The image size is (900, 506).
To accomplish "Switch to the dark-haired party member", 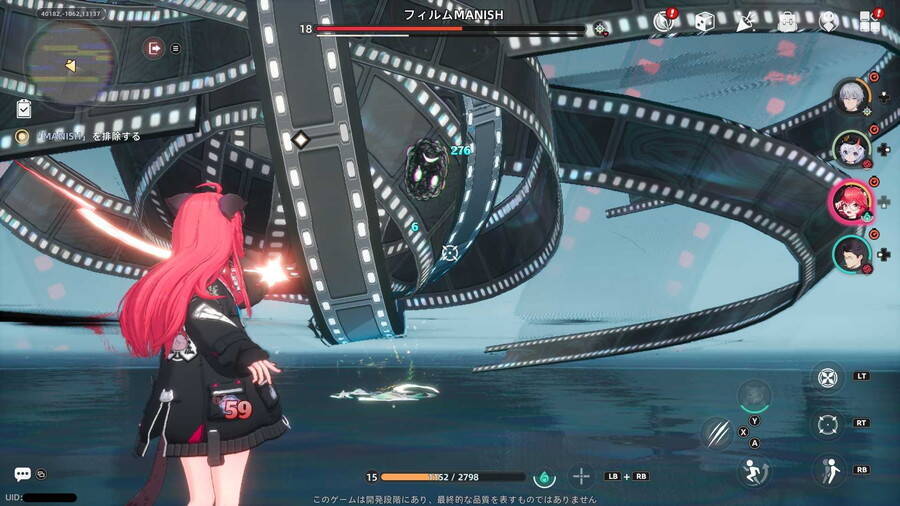I will (x=851, y=253).
